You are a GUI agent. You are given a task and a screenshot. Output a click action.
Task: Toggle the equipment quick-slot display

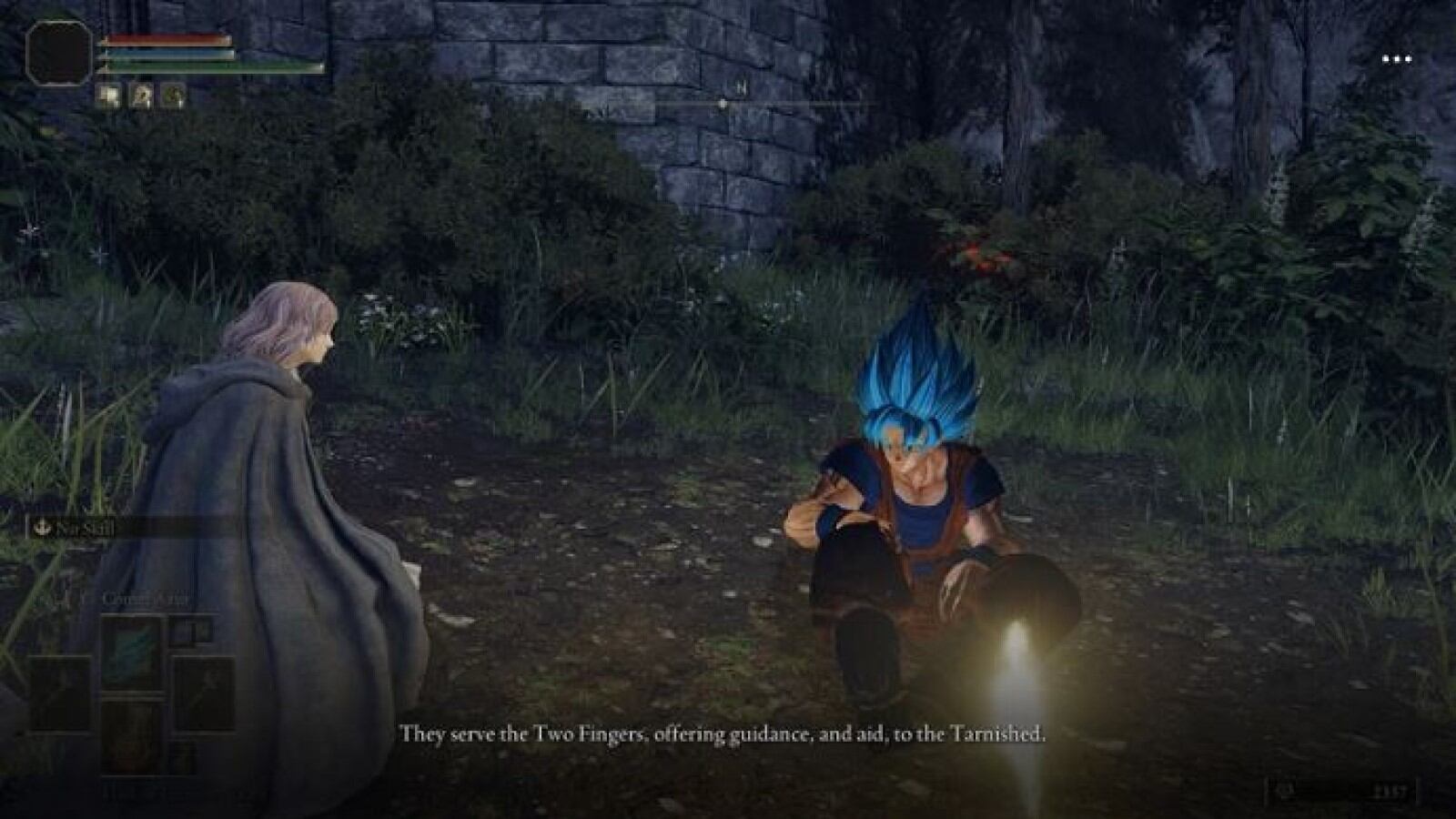point(131,693)
